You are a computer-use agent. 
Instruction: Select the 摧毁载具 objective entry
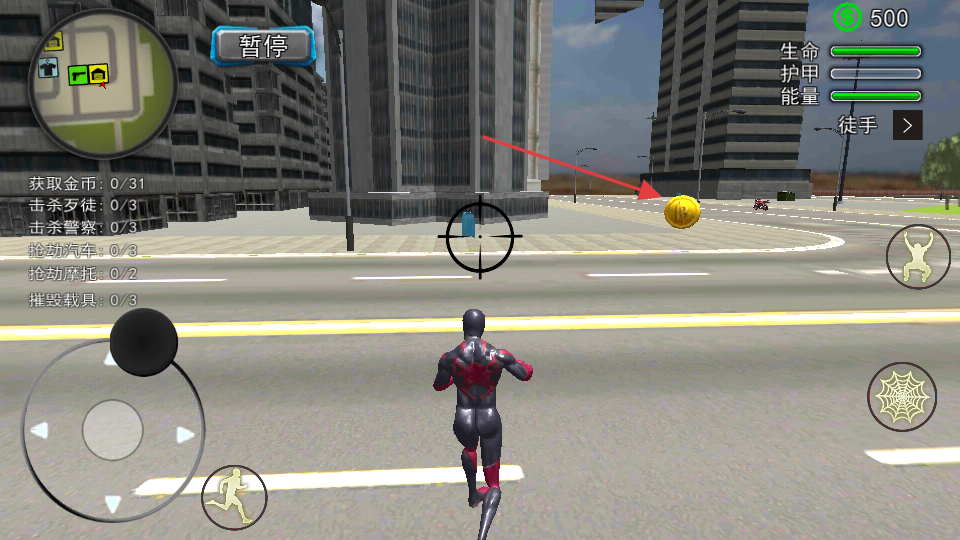83,299
